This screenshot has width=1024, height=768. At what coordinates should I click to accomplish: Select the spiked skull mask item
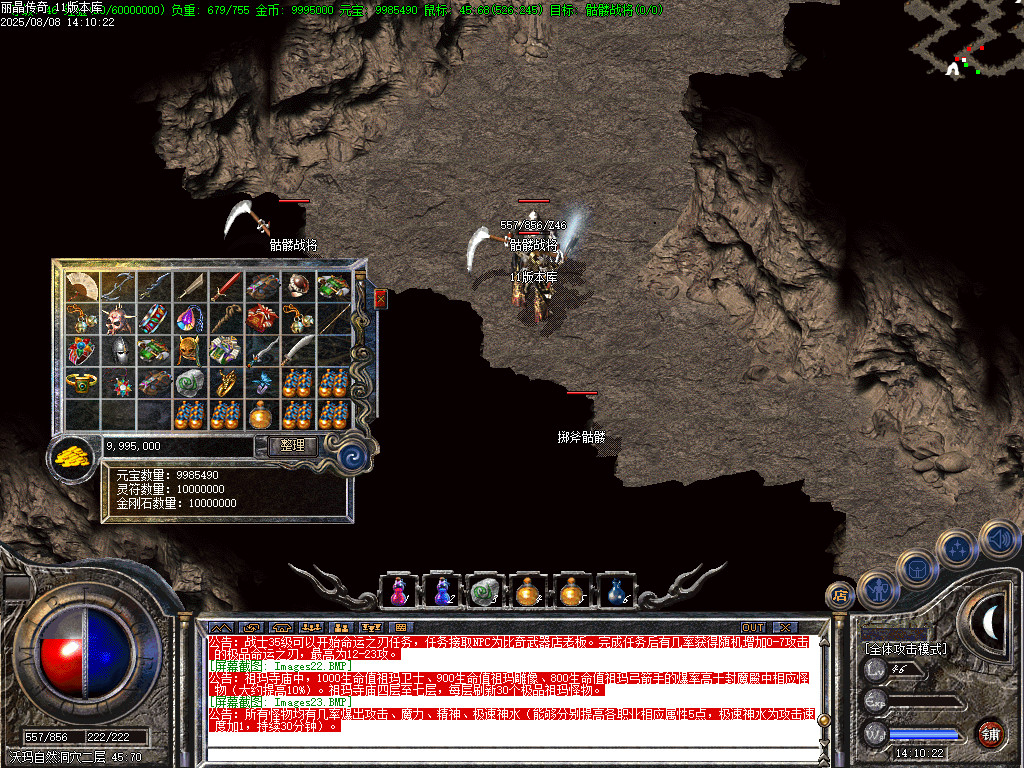[x=118, y=319]
